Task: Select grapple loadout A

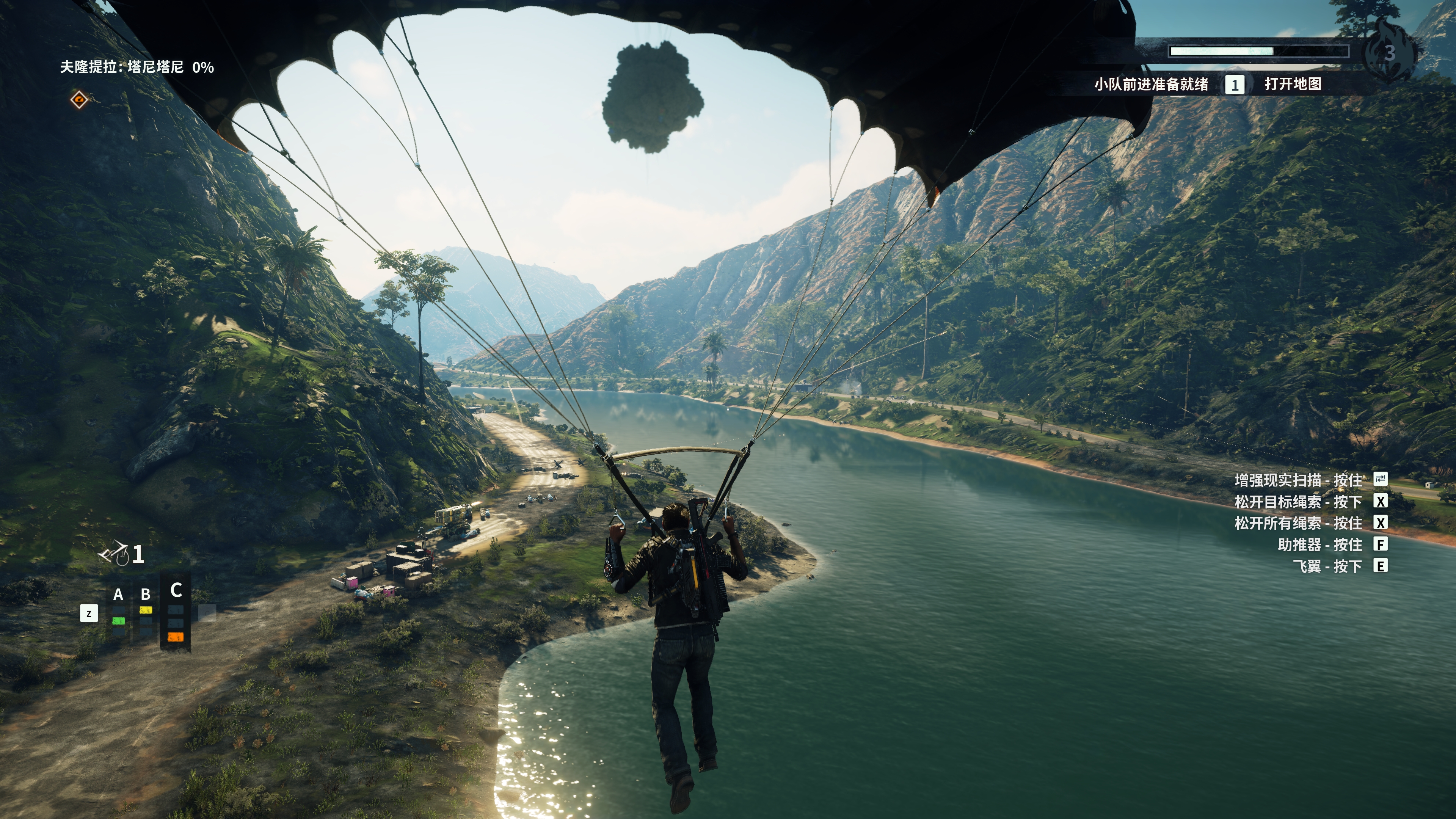Action: click(118, 595)
